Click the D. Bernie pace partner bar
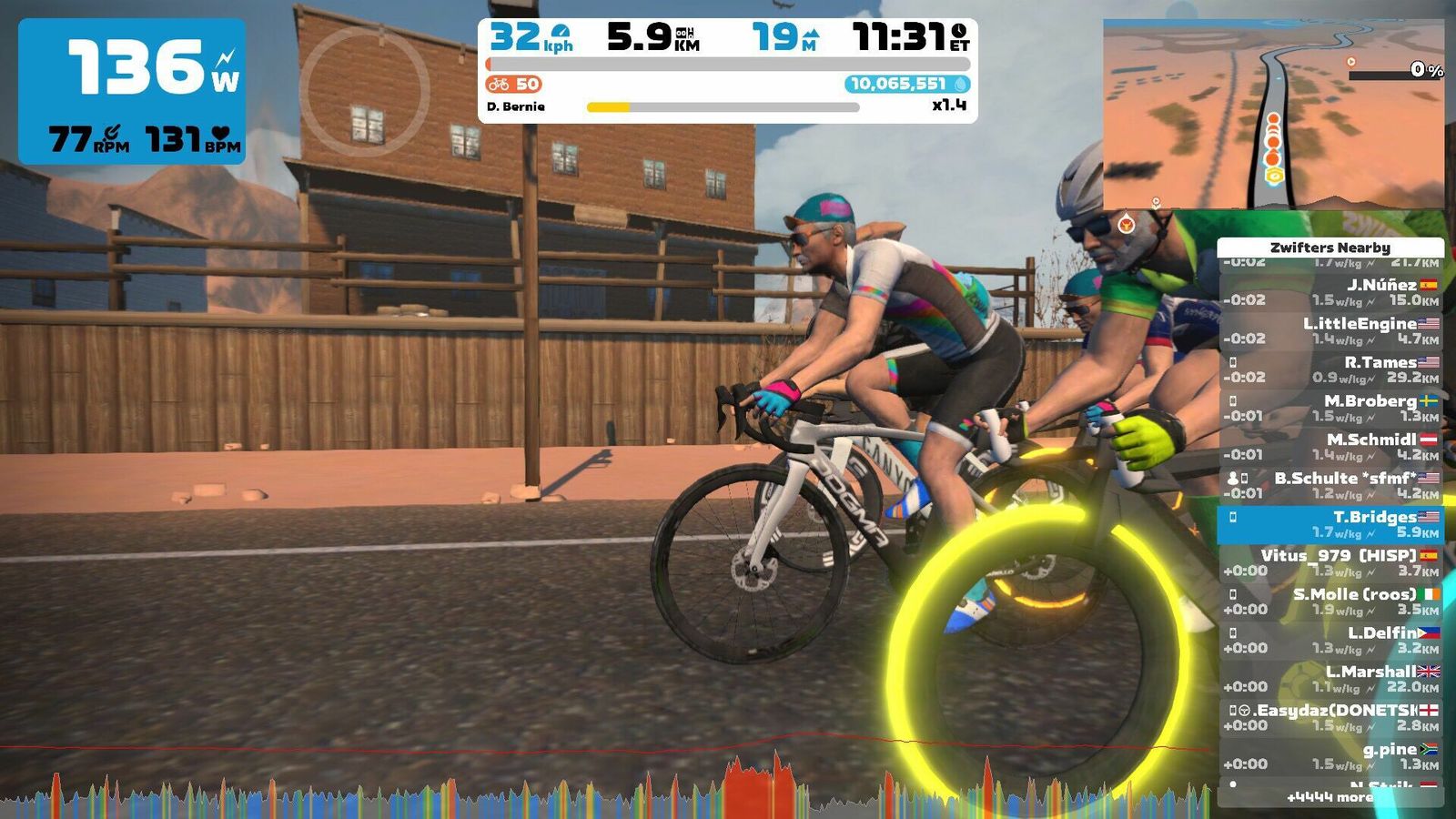Image resolution: width=1456 pixels, height=819 pixels. (723, 106)
